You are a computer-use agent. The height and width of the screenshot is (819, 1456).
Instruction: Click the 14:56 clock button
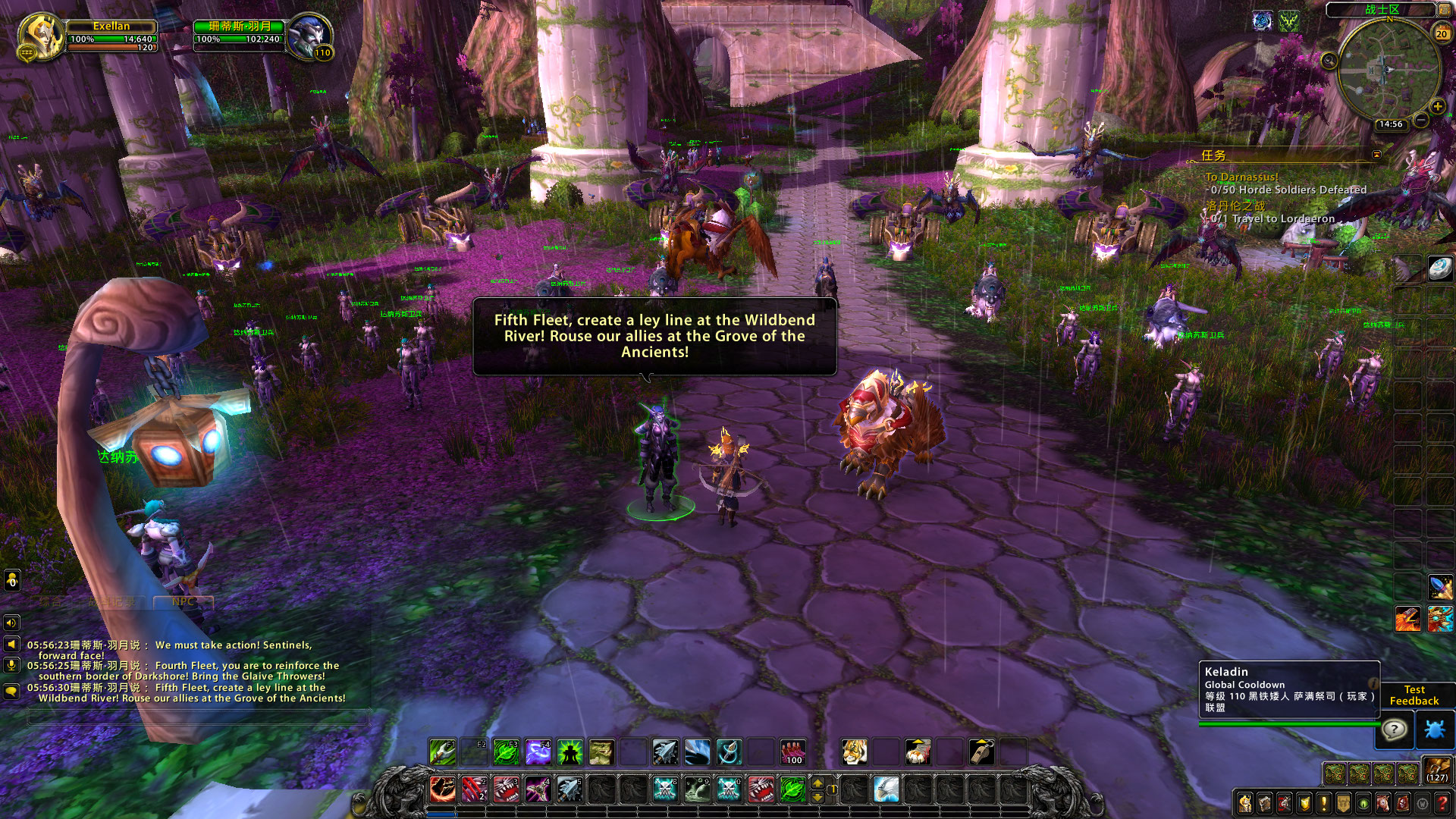coord(1390,124)
